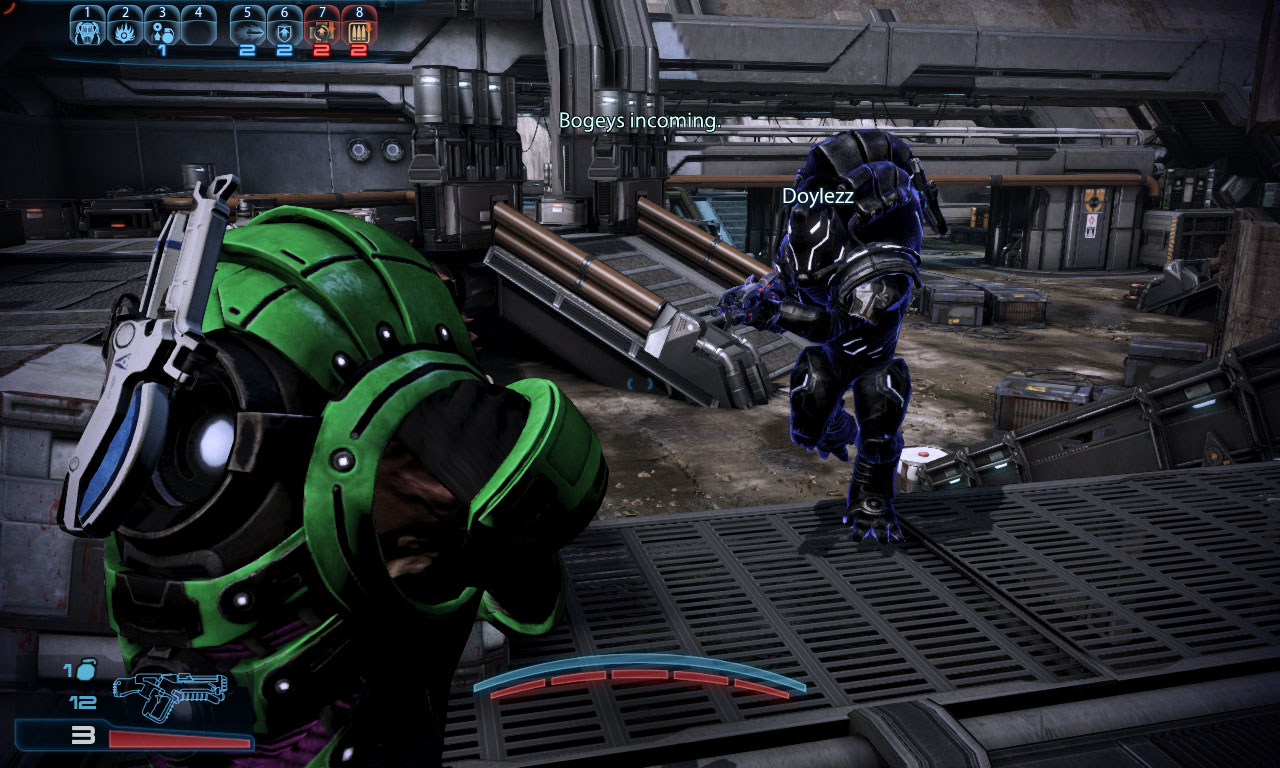The image size is (1280, 768).
Task: Click the red count indicator under slot 7
Action: pyautogui.click(x=322, y=50)
